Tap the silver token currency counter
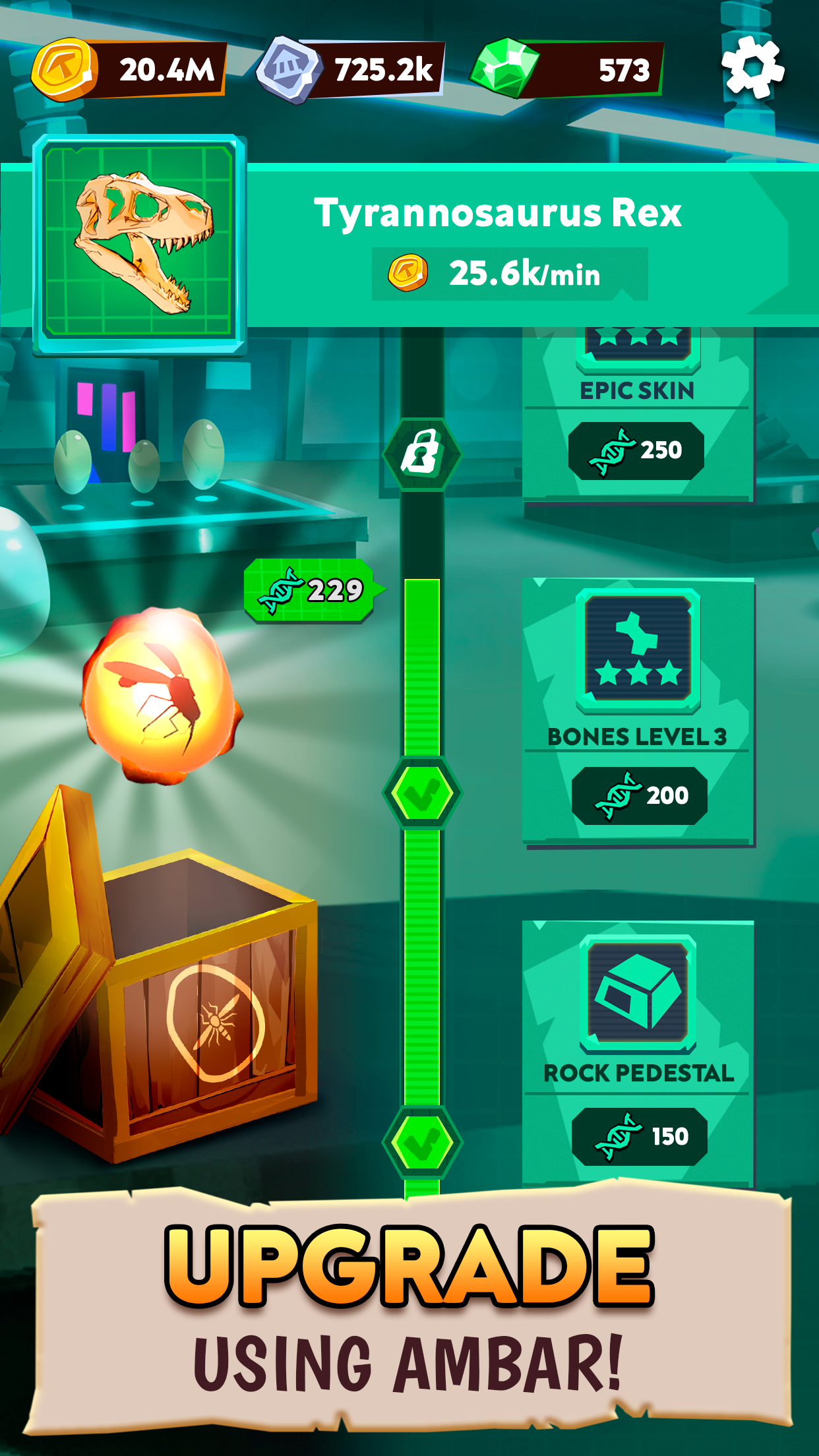Screen dimensions: 819x1456 point(351,69)
